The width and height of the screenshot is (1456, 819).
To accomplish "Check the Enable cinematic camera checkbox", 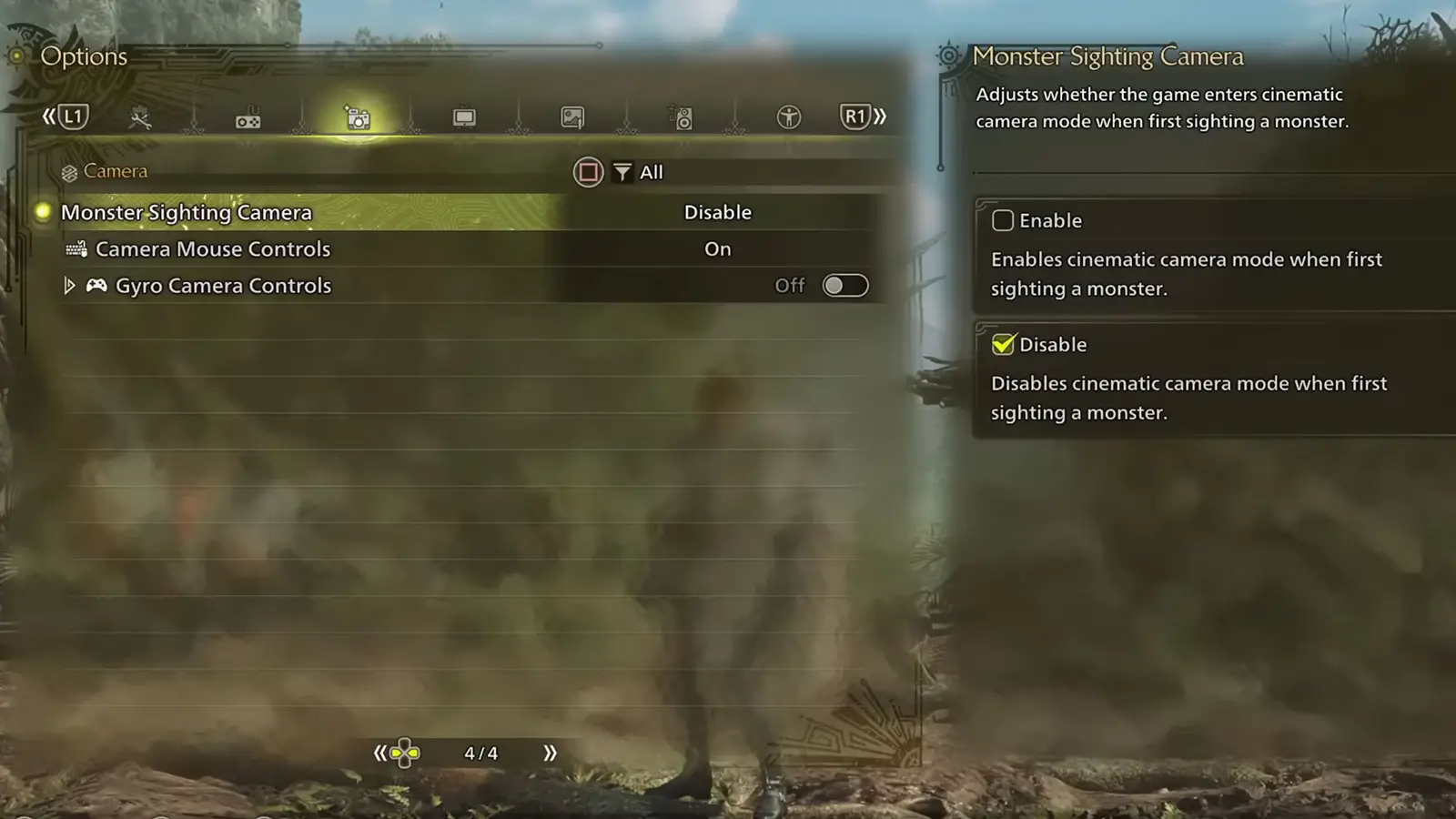I will (1004, 220).
